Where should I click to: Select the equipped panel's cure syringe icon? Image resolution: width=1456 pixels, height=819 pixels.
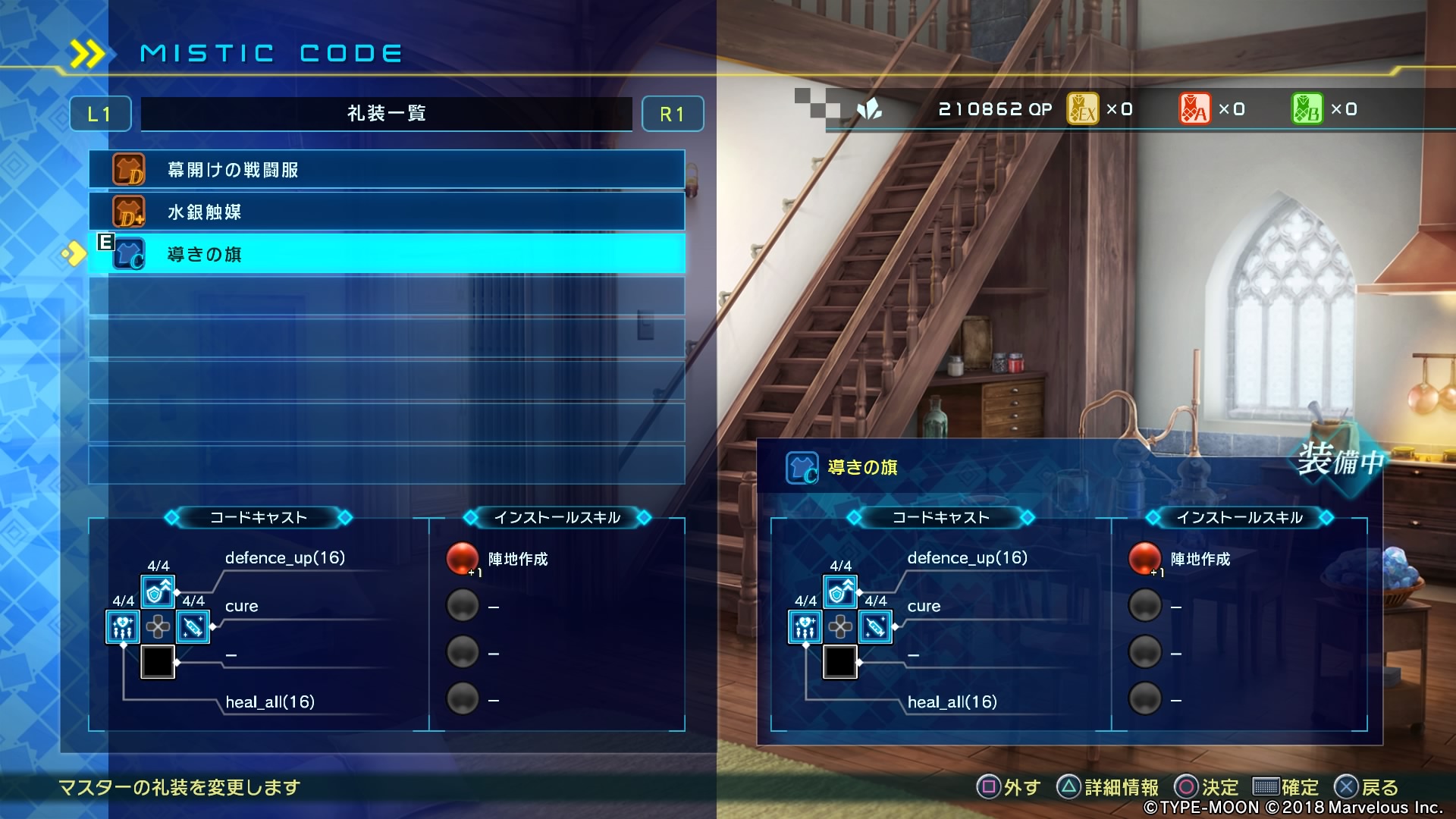(875, 627)
